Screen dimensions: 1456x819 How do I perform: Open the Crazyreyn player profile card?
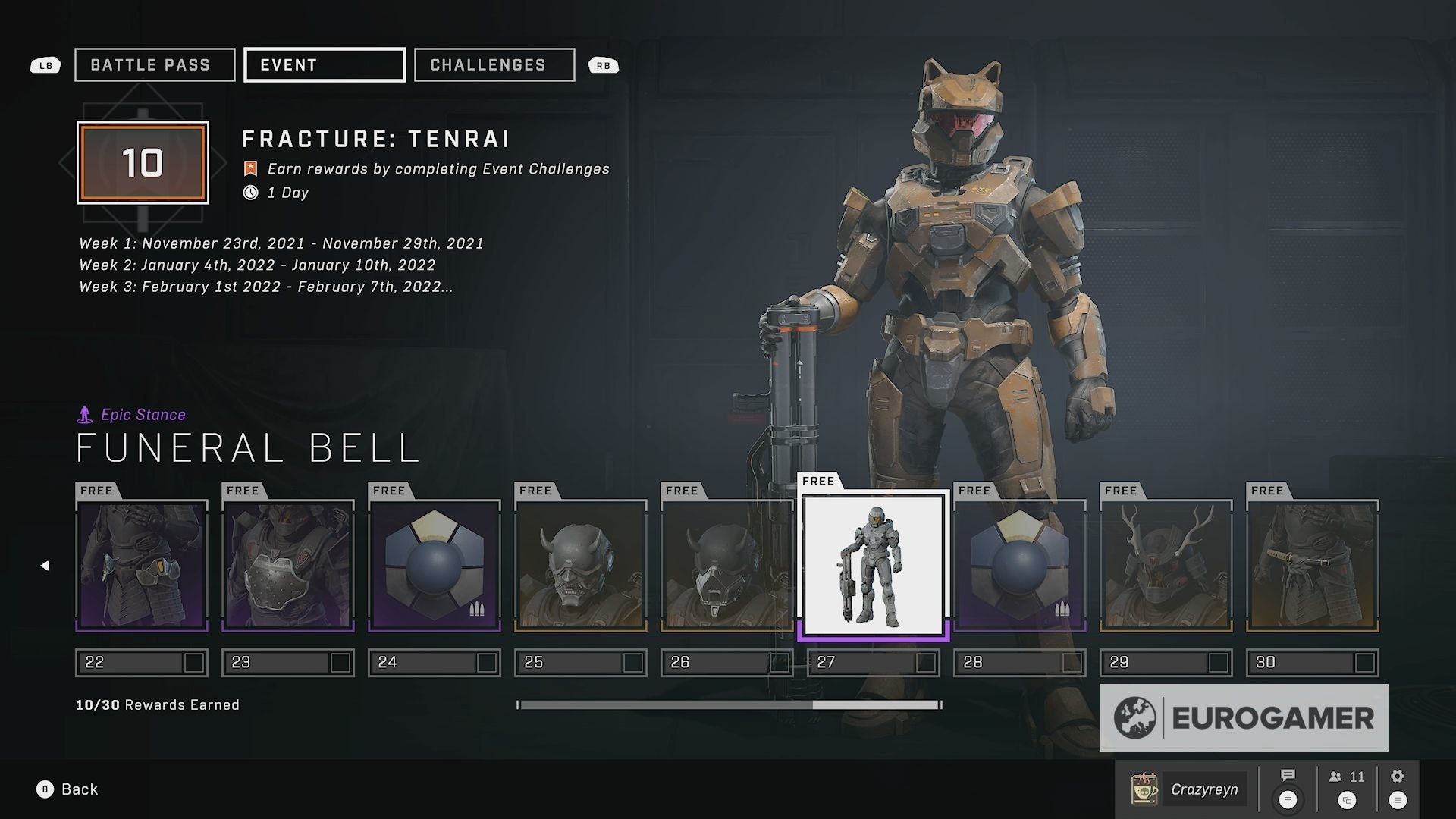[x=1188, y=789]
